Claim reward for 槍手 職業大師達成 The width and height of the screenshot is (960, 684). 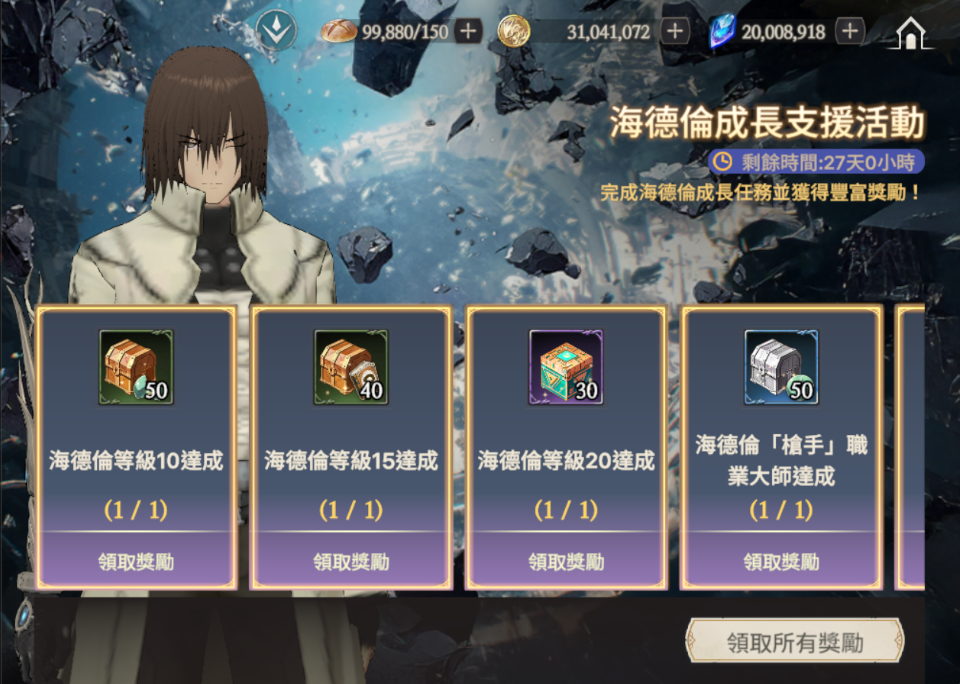tap(781, 561)
